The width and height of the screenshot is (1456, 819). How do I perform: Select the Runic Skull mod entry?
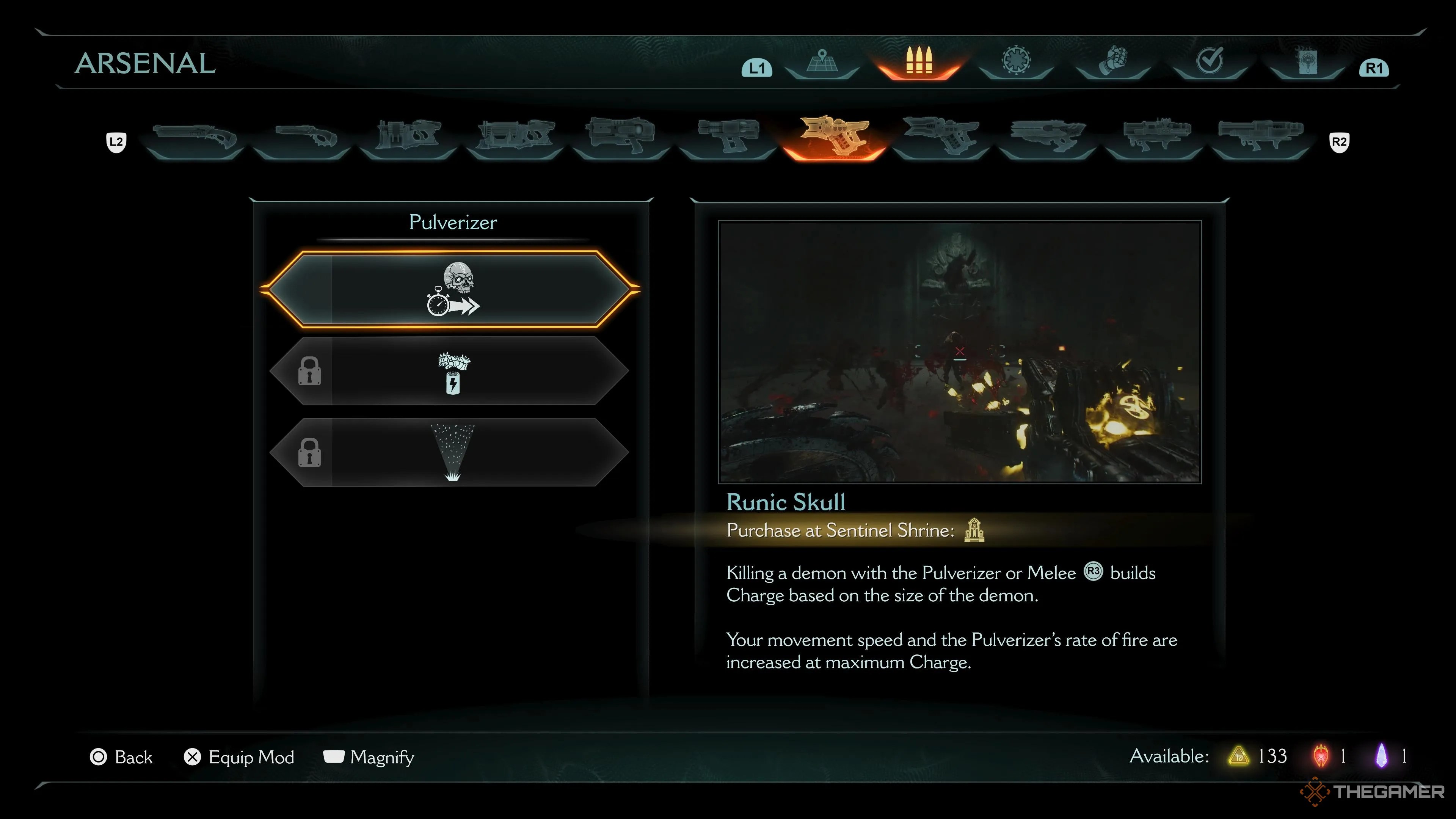coord(450,289)
